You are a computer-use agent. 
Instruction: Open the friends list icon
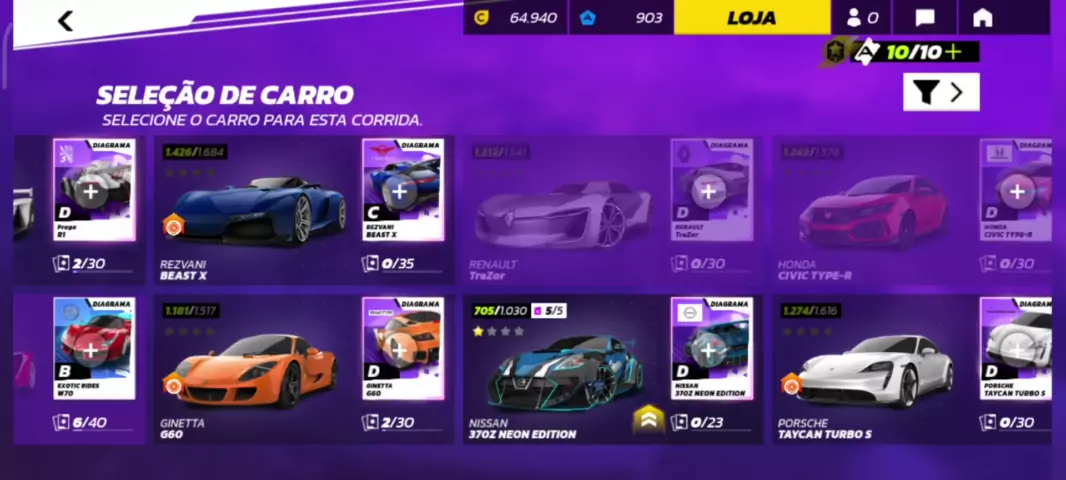tap(862, 18)
